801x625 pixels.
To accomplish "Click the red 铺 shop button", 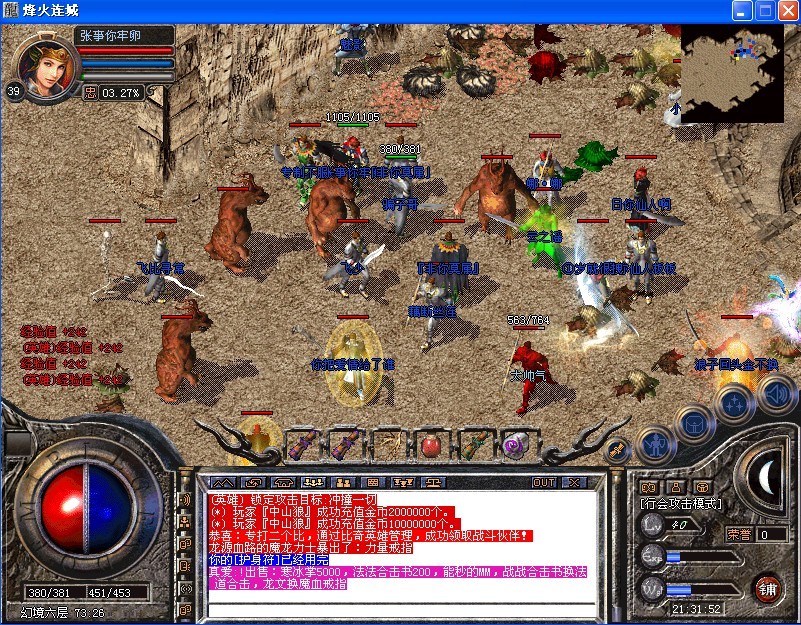I will point(768,586).
